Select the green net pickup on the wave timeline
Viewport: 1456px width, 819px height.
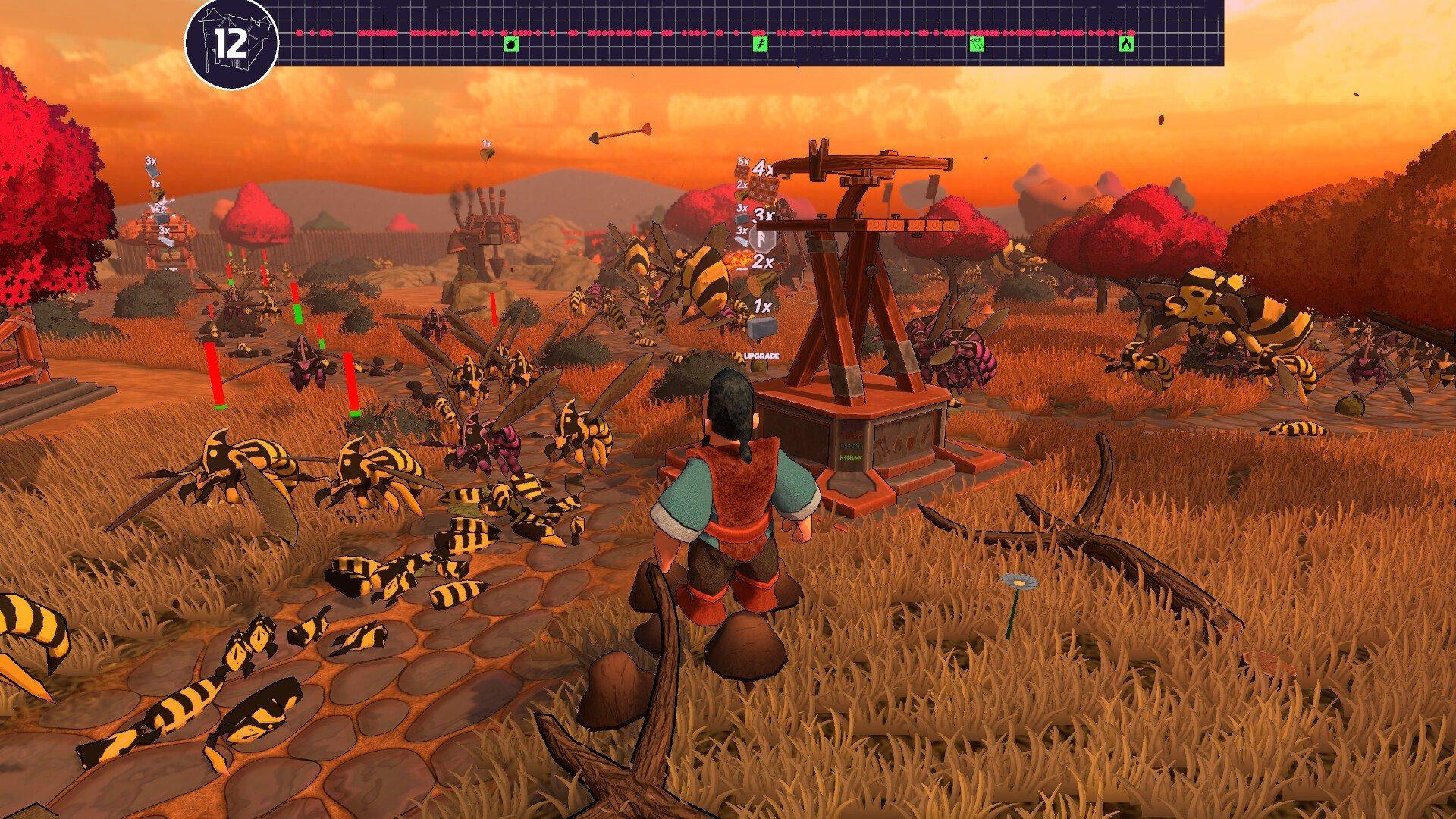pyautogui.click(x=977, y=45)
